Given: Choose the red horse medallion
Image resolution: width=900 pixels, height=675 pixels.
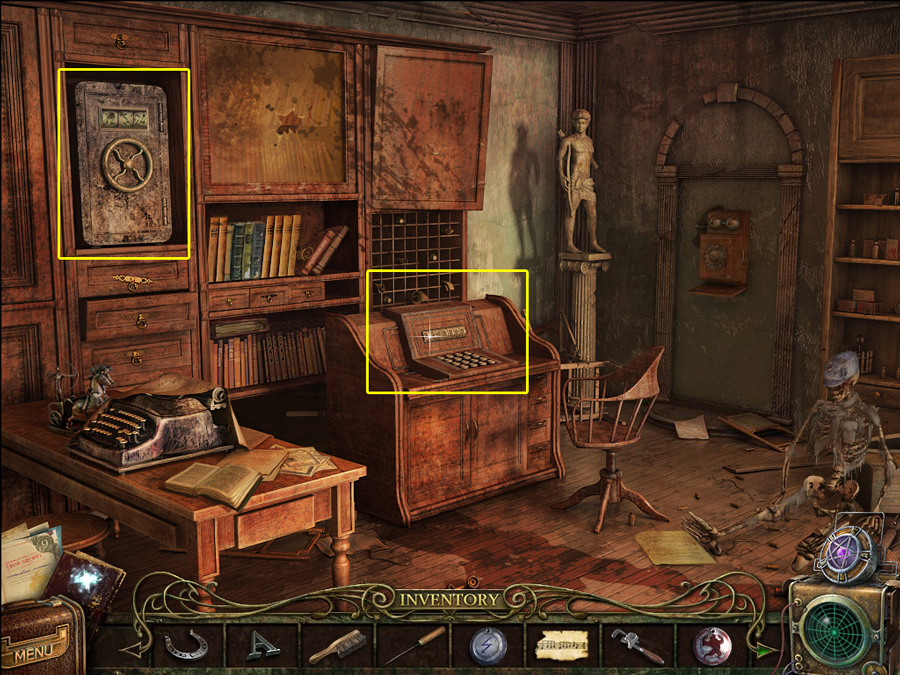Looking at the screenshot, I should click(x=712, y=645).
